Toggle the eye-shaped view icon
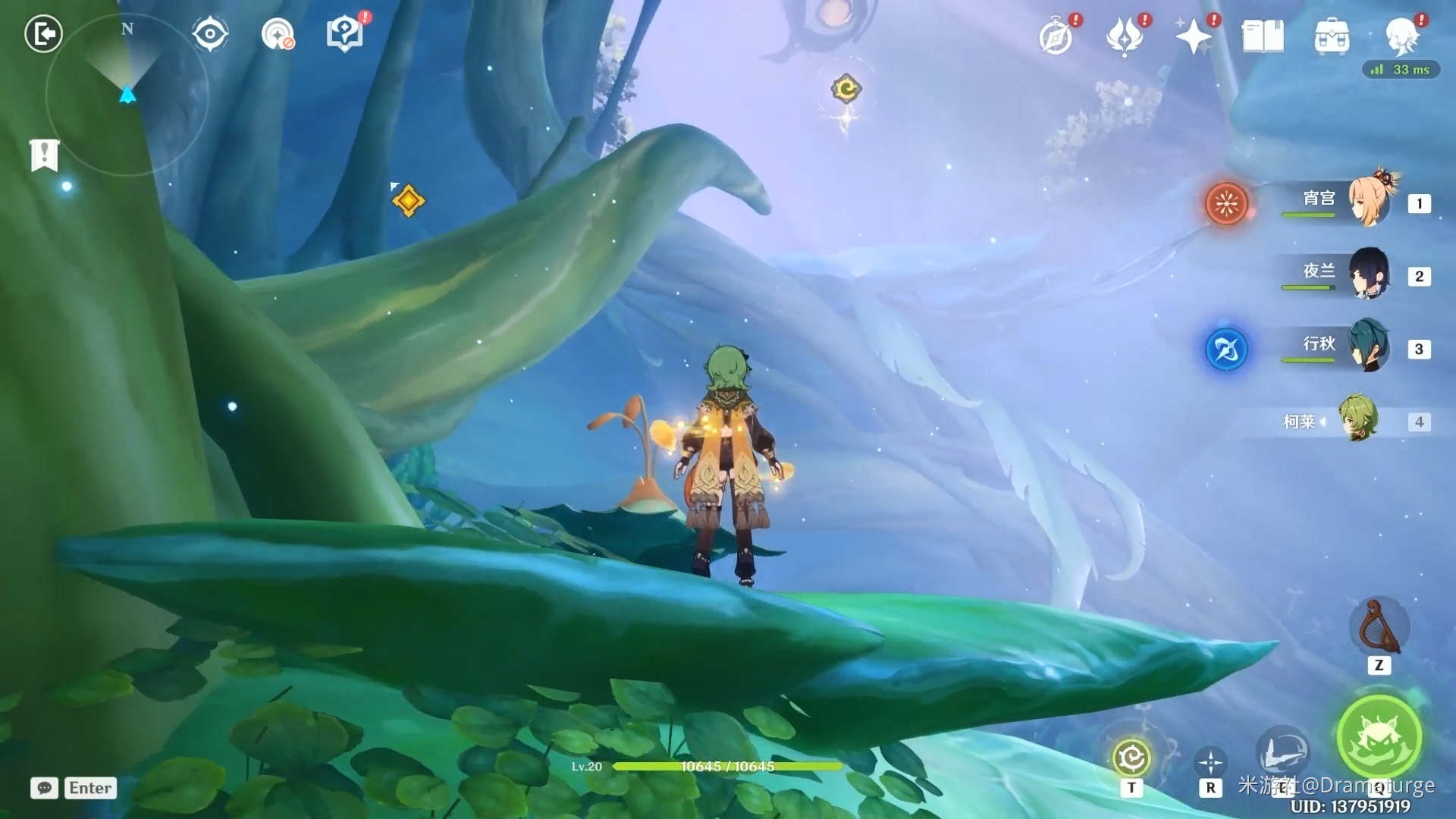 [x=210, y=34]
